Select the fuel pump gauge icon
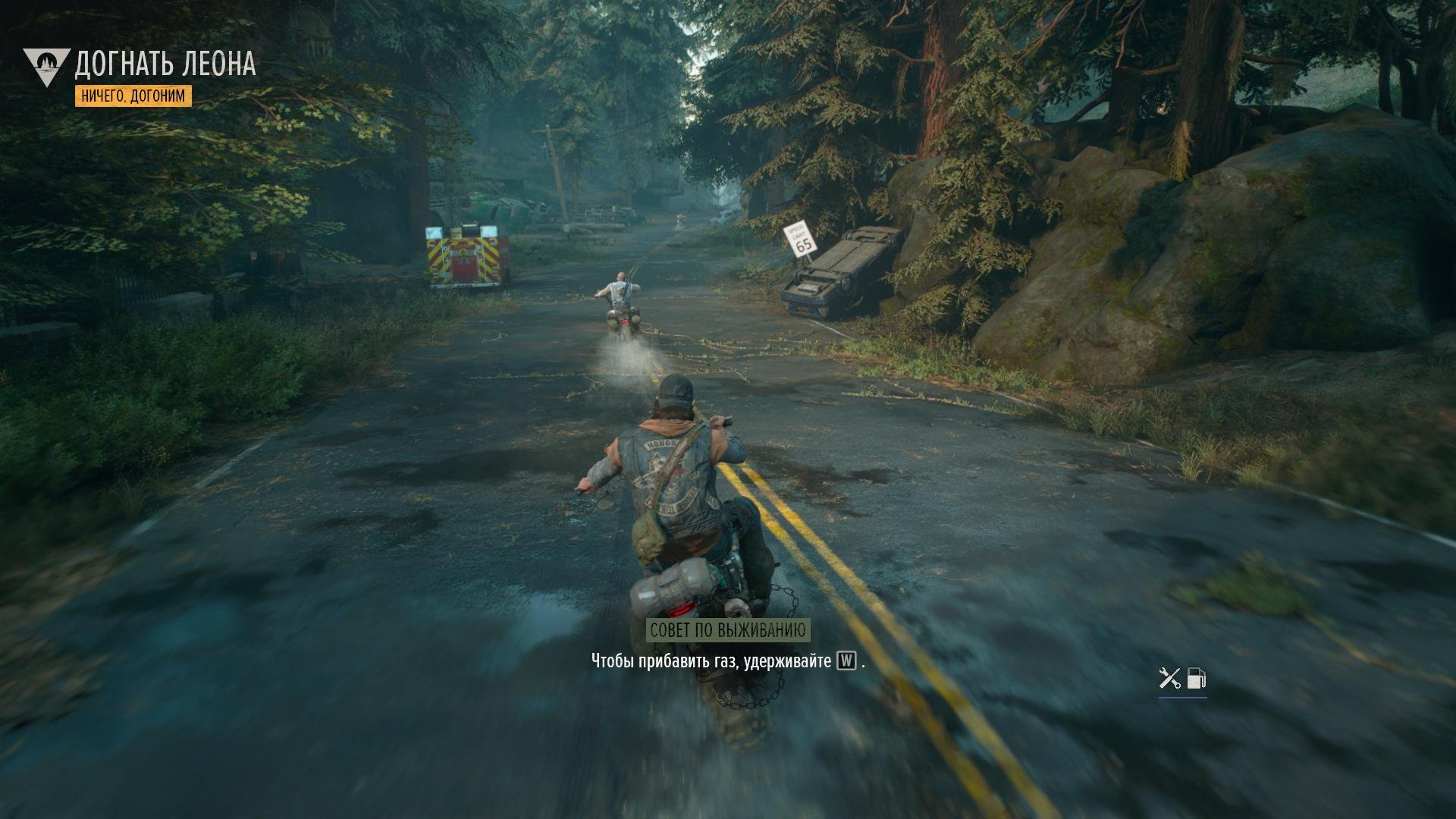This screenshot has height=819, width=1456. coord(1196,678)
